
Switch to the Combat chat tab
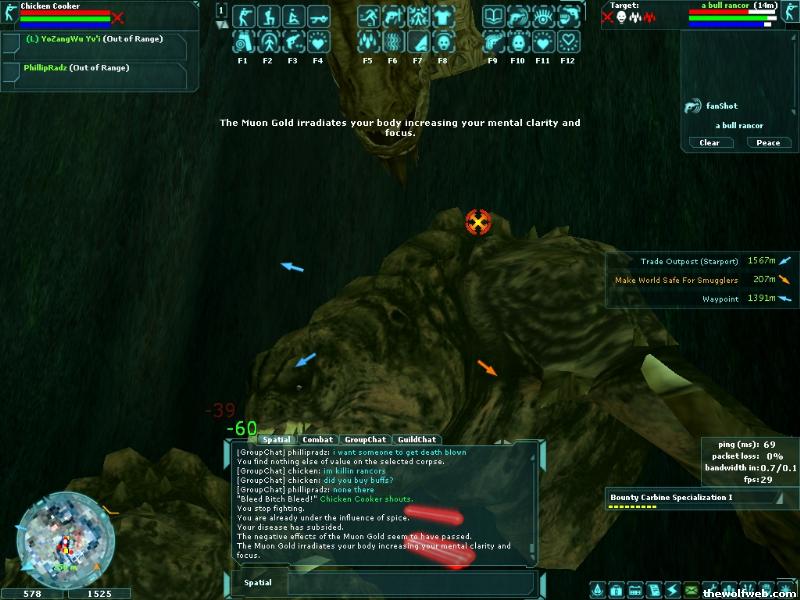point(317,439)
